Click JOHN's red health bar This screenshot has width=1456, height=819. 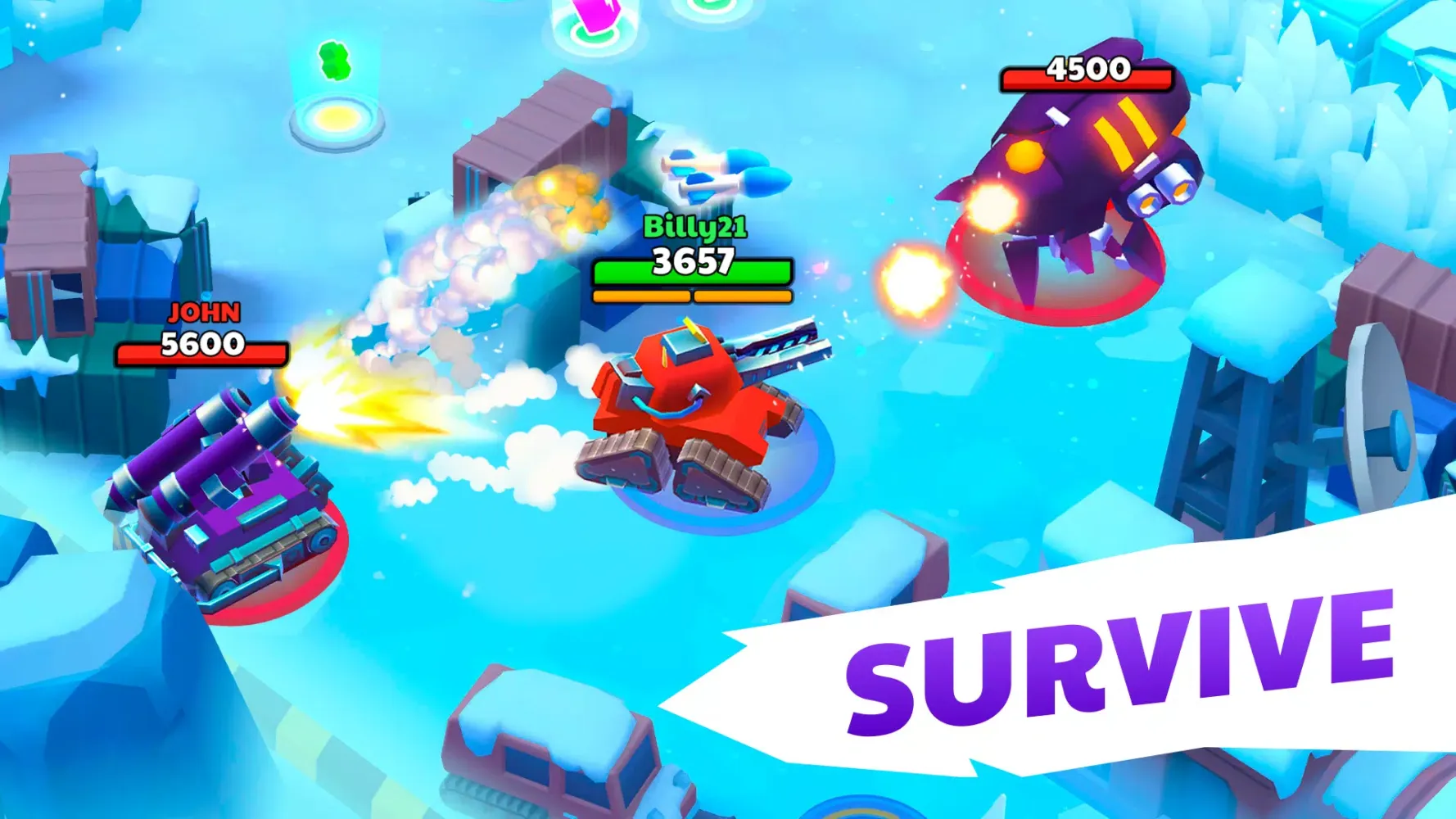click(x=203, y=354)
